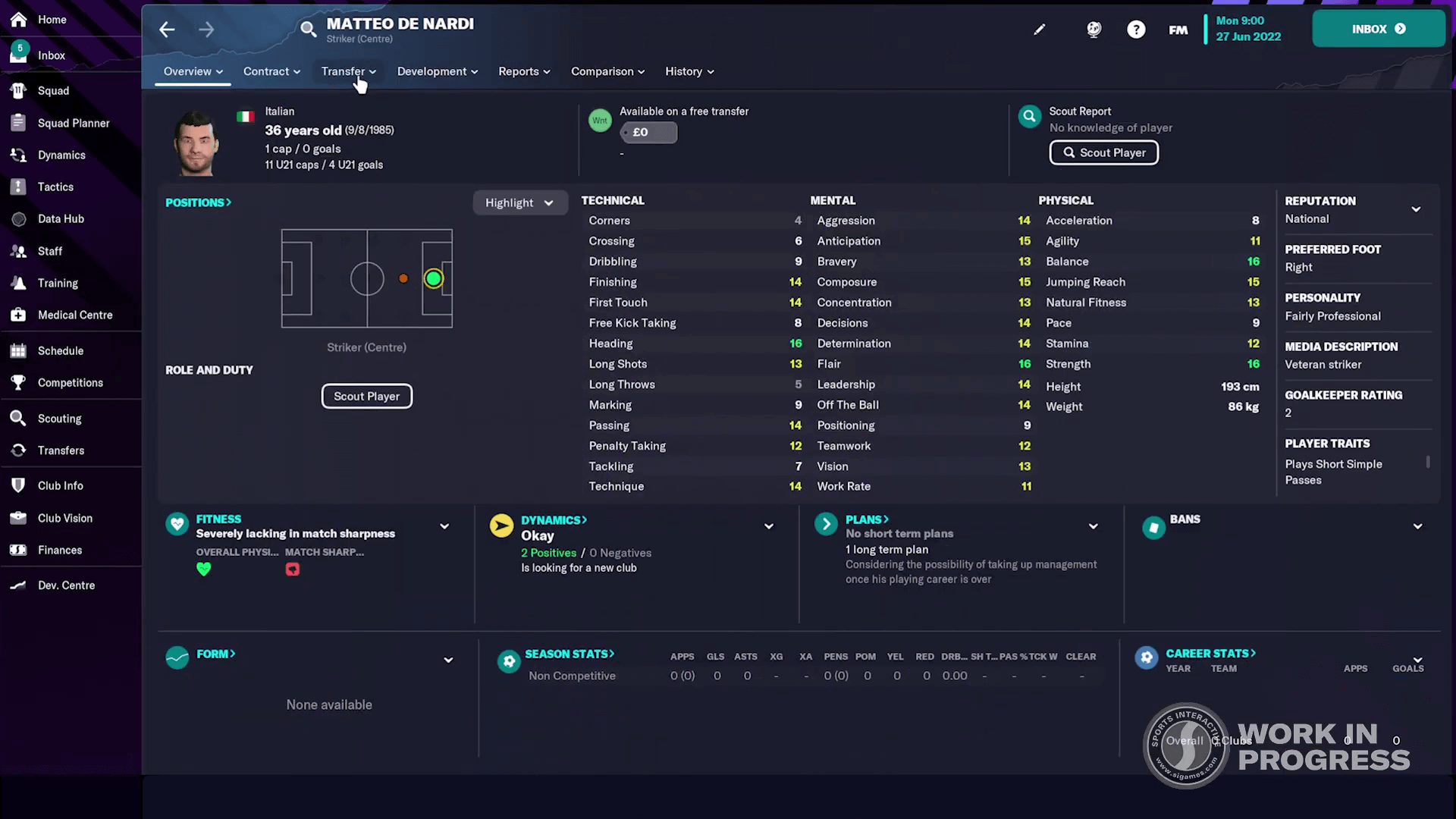Expand the Reputation section chevron
The image size is (1456, 819).
[1416, 209]
